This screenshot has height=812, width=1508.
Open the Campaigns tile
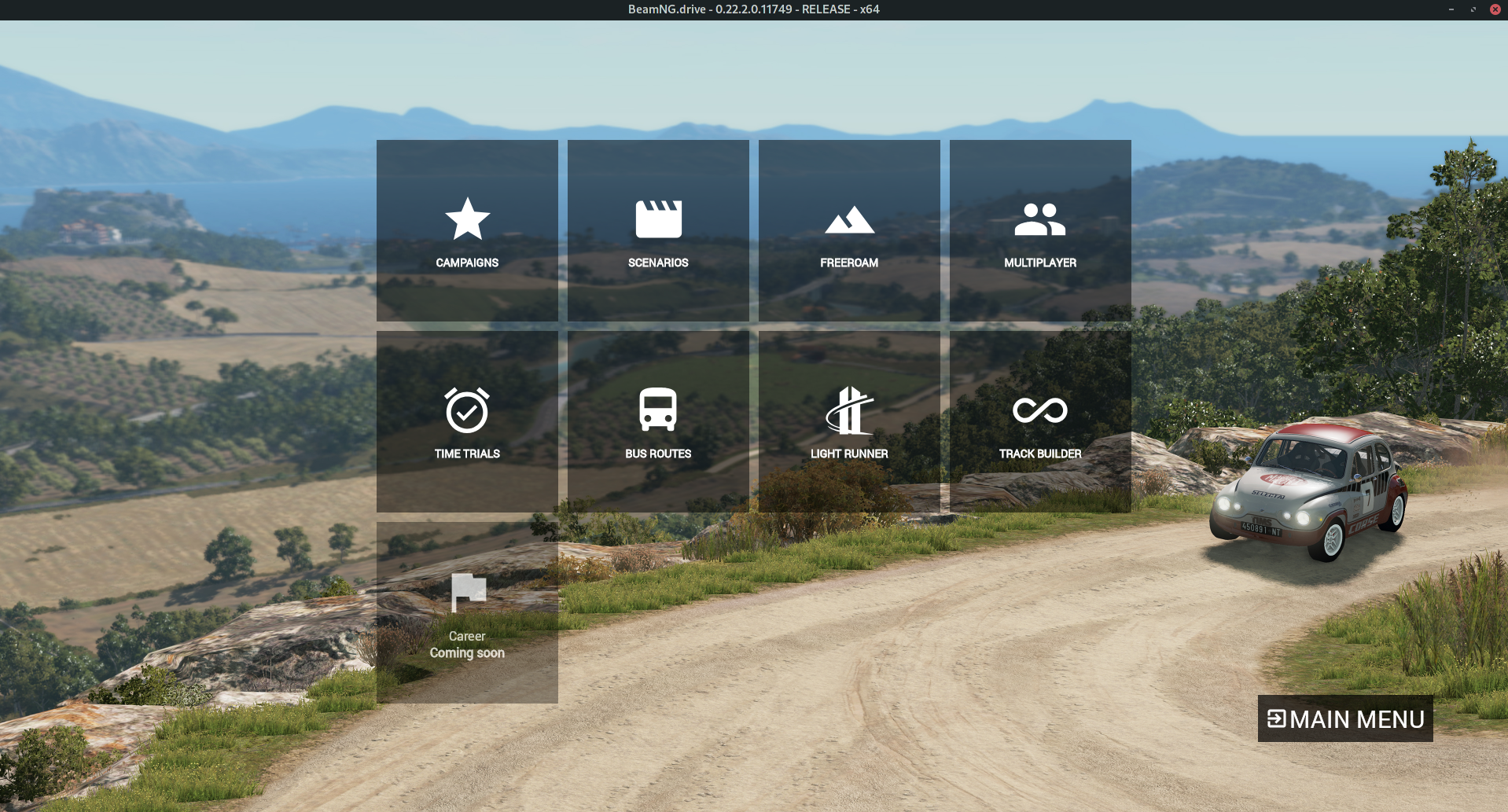(x=467, y=230)
